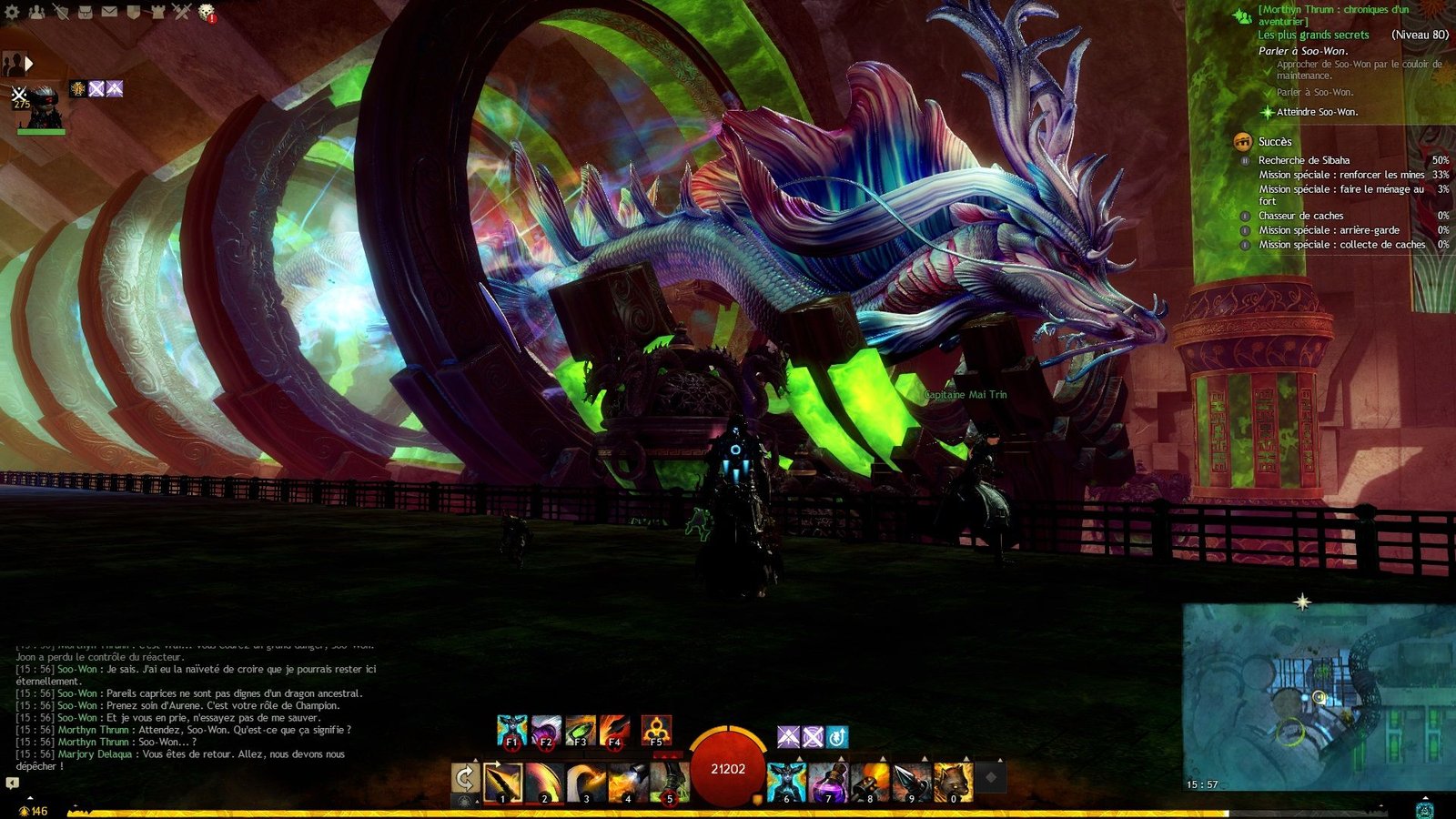This screenshot has width=1456, height=819.
Task: Open the "Recherche de Sibaha" achievement entry
Action: point(1304,160)
